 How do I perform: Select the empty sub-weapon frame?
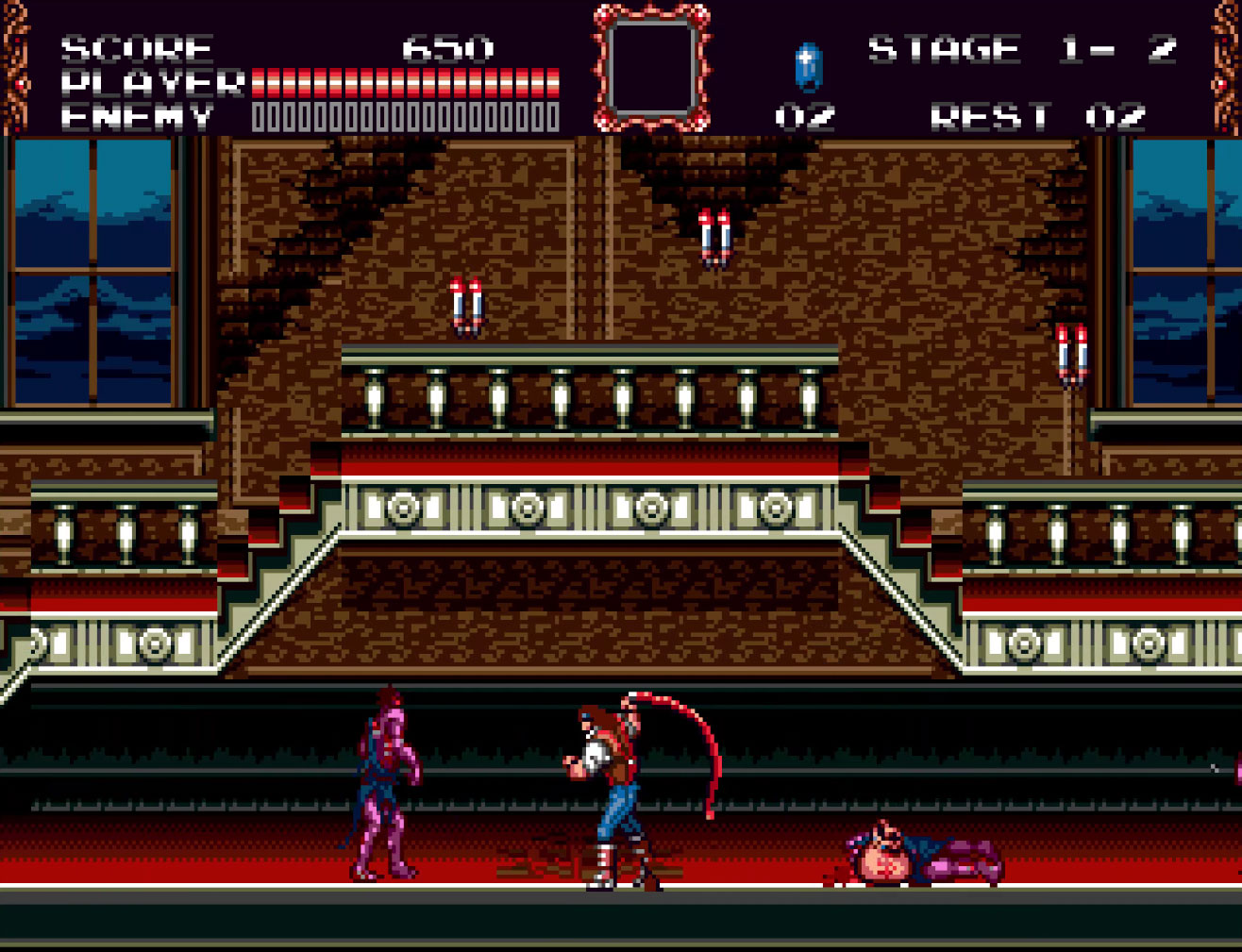click(651, 67)
